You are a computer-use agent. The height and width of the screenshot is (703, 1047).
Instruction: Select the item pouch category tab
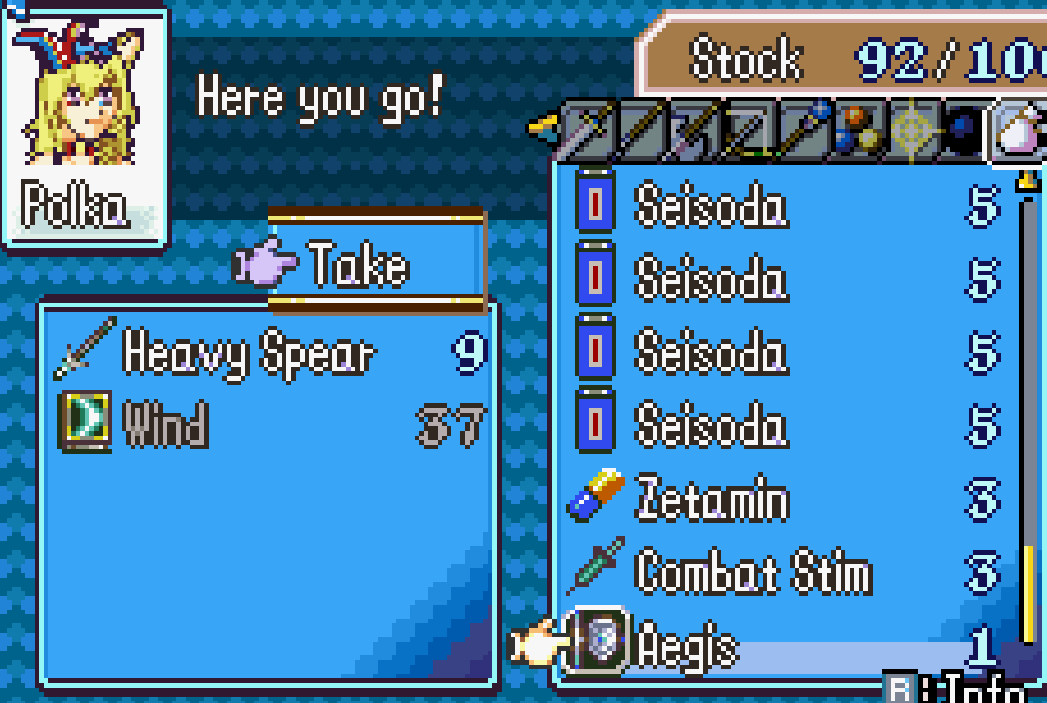pyautogui.click(x=1015, y=132)
